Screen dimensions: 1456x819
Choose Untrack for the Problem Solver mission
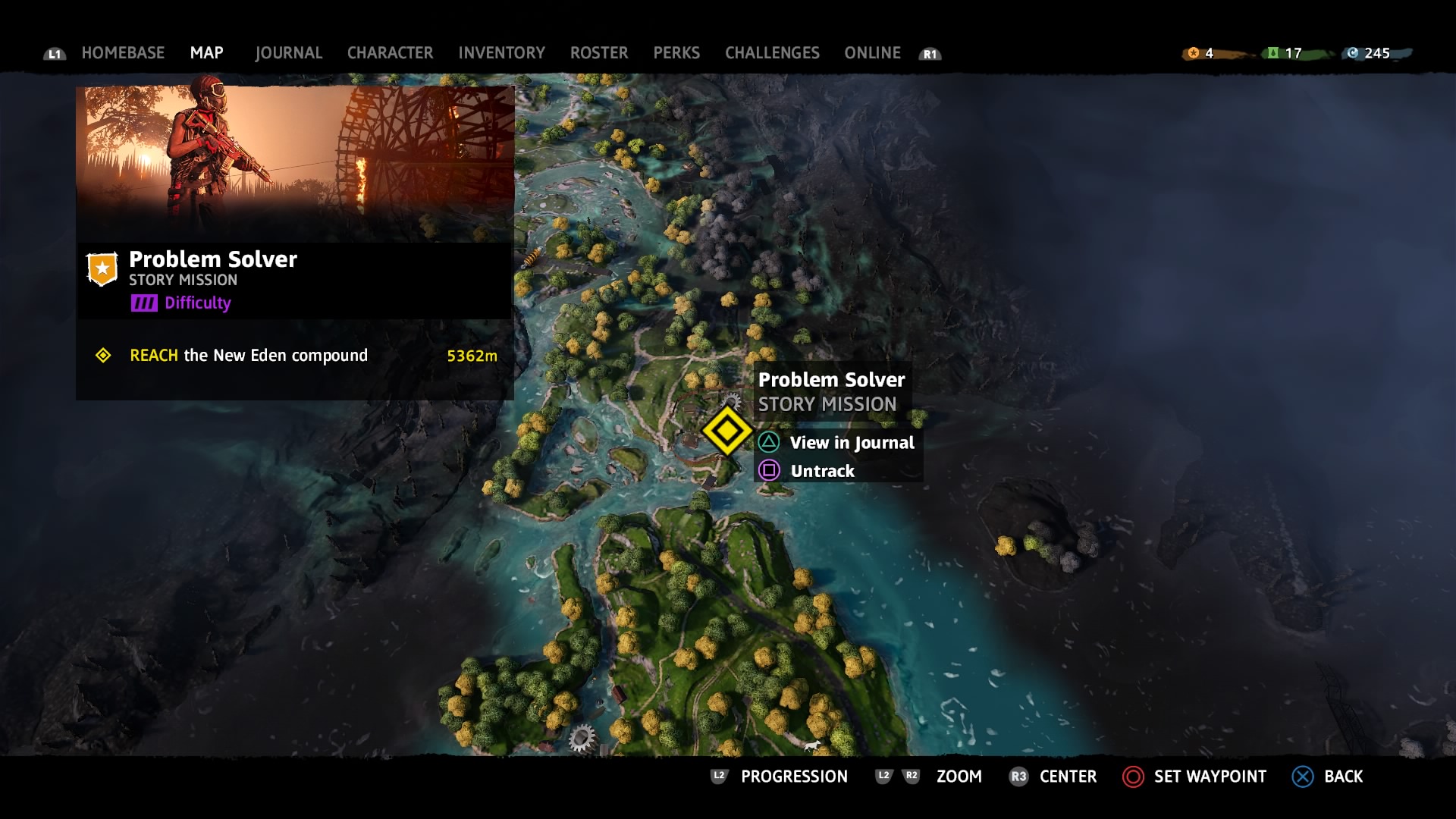pyautogui.click(x=822, y=471)
